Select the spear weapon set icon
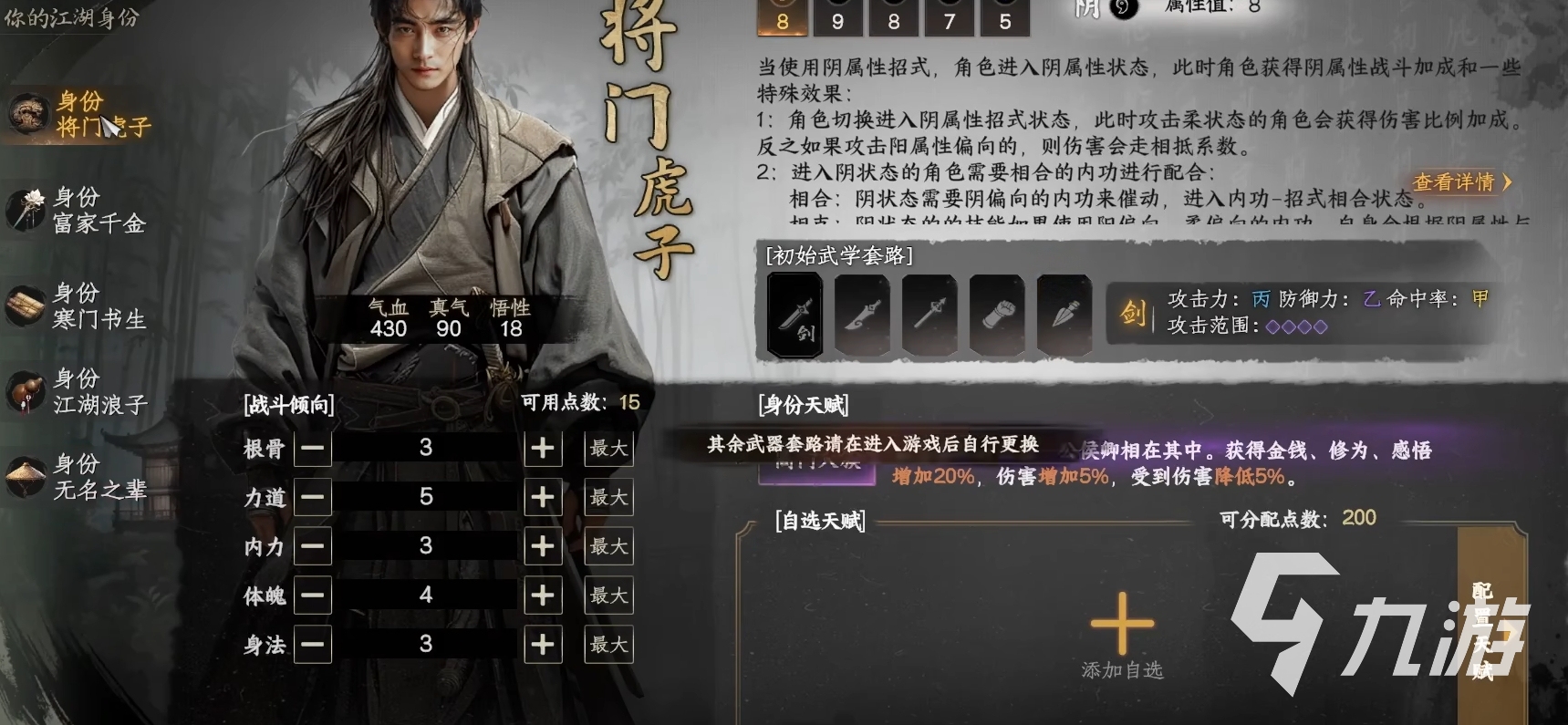Screen dimensions: 1568x725 (929, 315)
